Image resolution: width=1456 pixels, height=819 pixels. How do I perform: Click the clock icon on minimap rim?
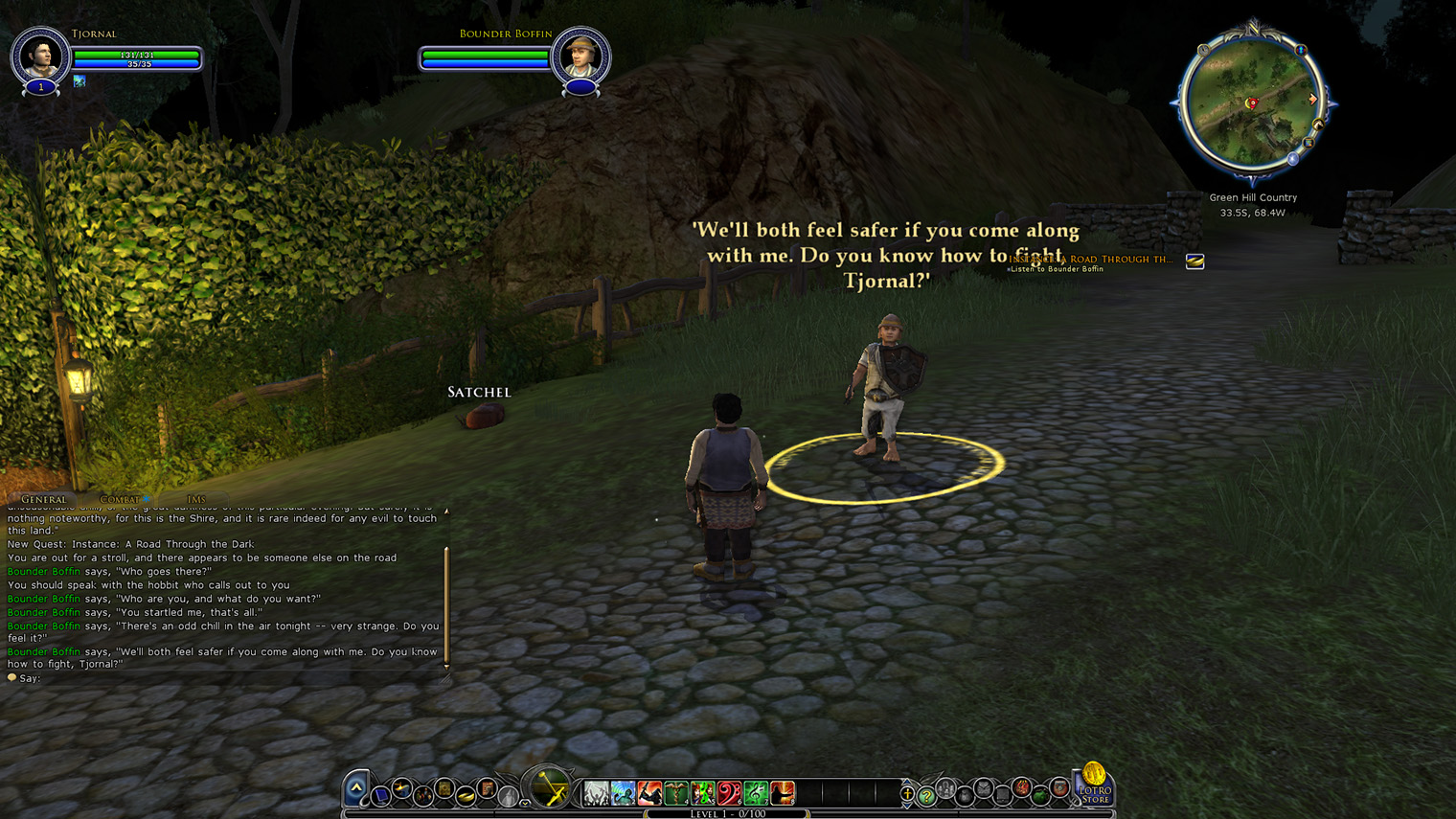coord(1203,50)
